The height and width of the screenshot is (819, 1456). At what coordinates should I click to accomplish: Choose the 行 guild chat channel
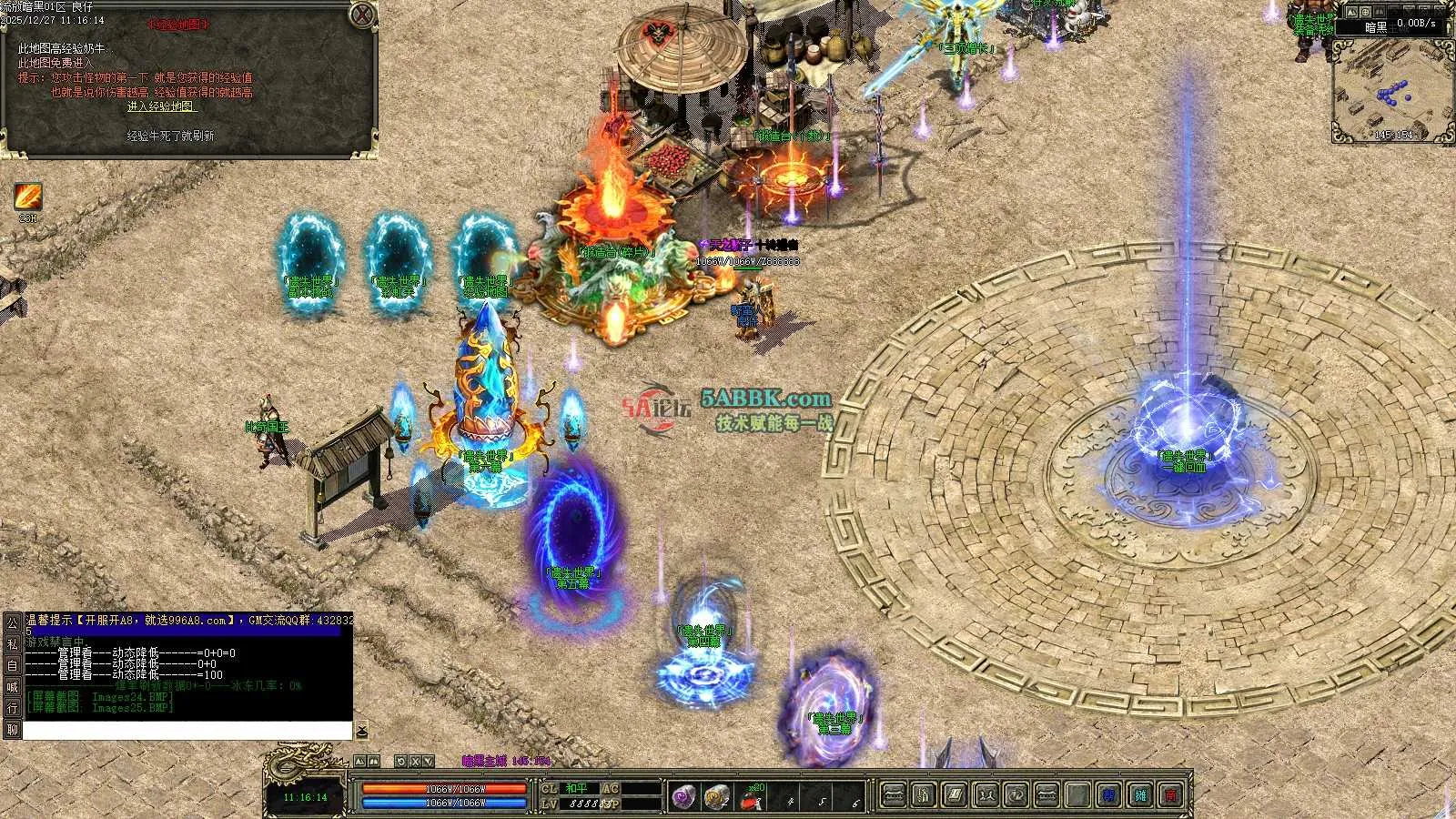point(12,708)
